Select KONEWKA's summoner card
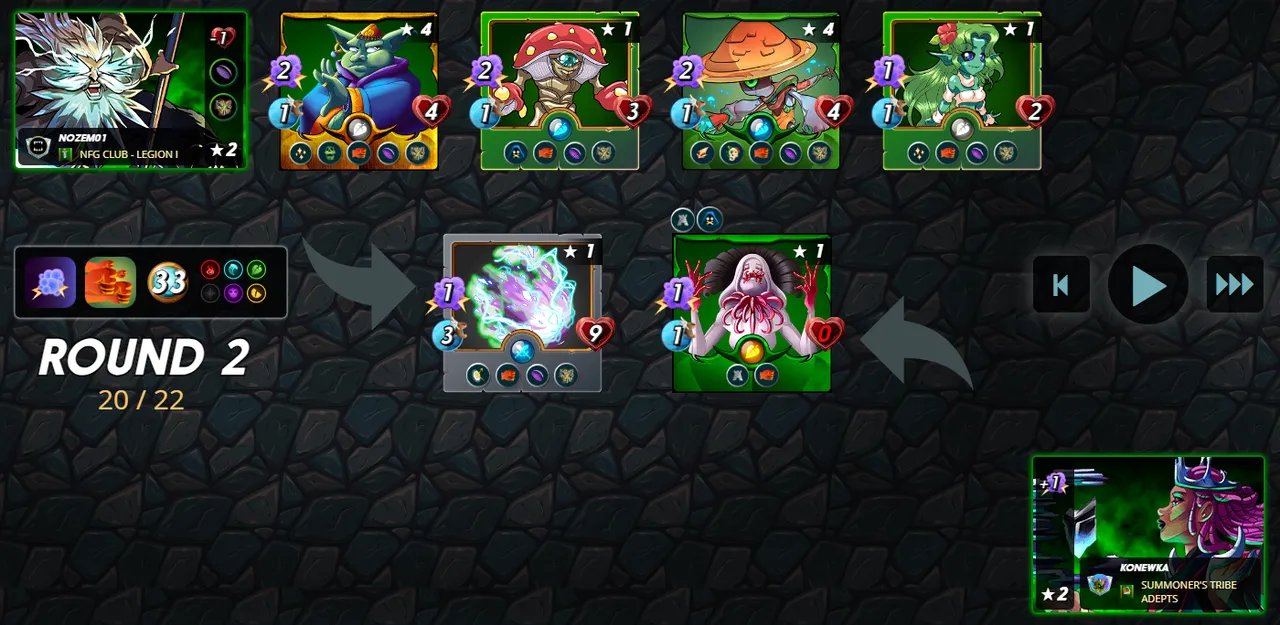This screenshot has height=625, width=1280. 1148,534
